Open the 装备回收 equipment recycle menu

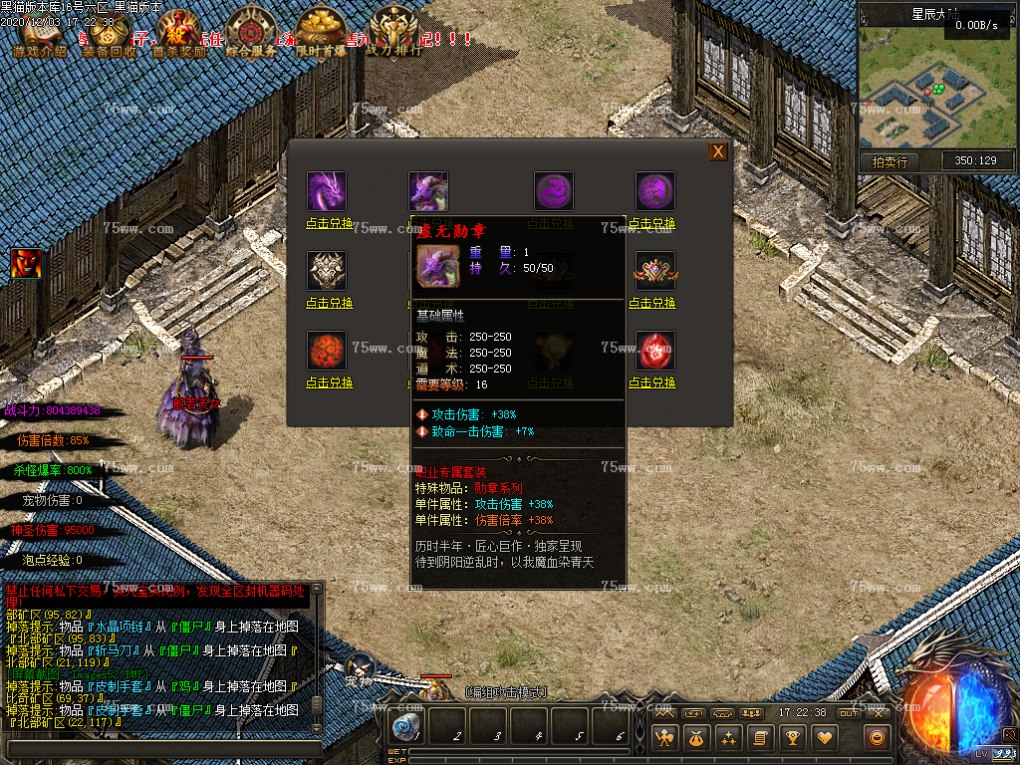coord(110,32)
